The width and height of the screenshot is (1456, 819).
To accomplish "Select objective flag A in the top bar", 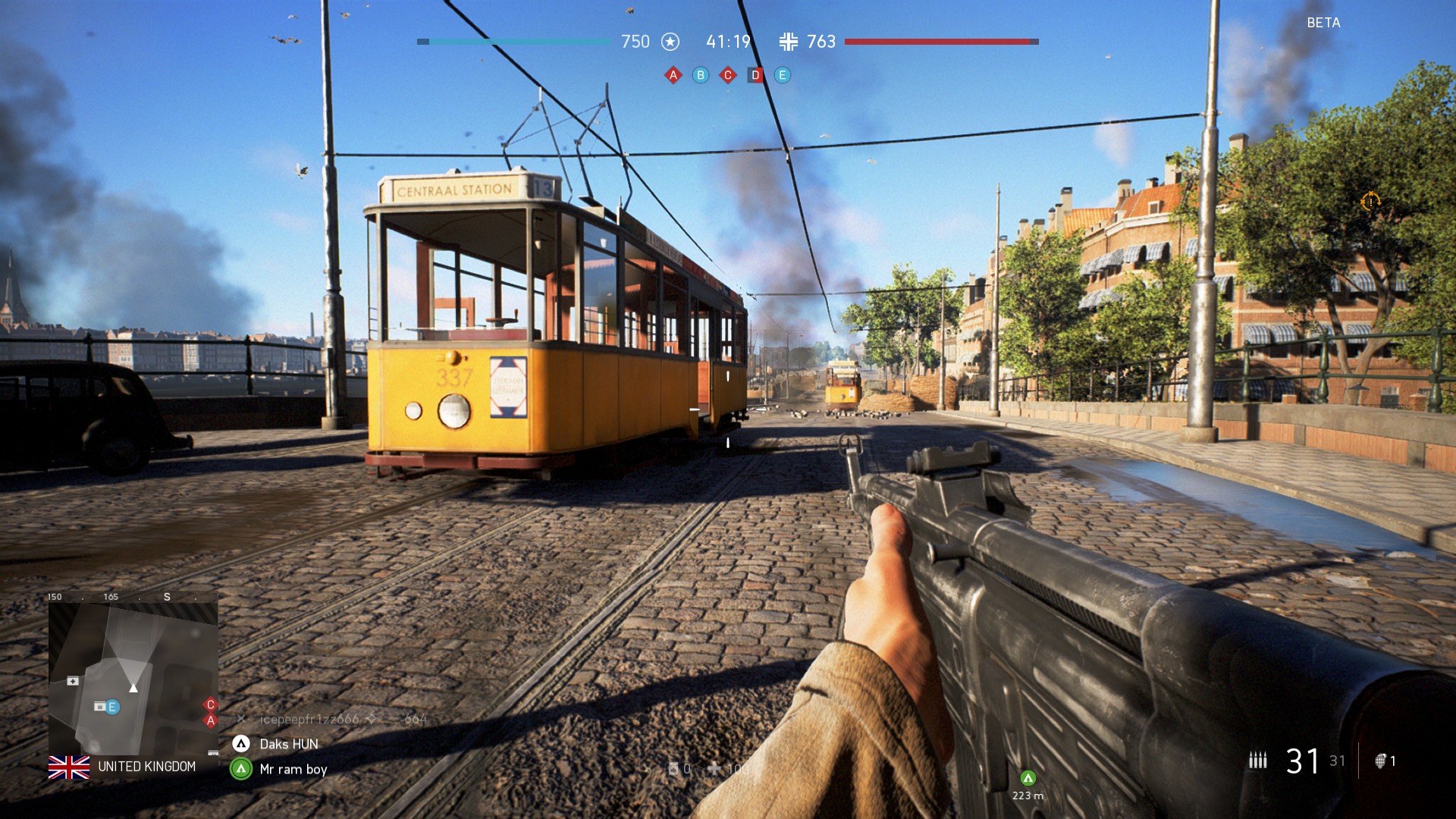I will click(x=673, y=75).
